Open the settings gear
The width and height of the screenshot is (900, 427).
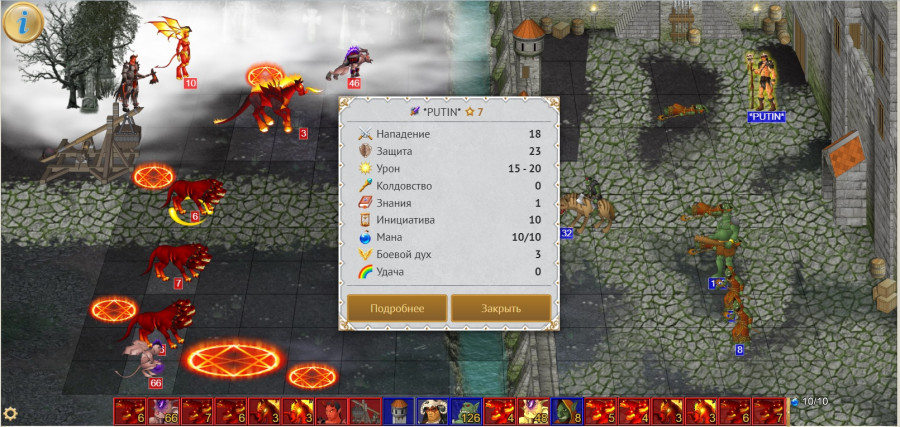11,413
